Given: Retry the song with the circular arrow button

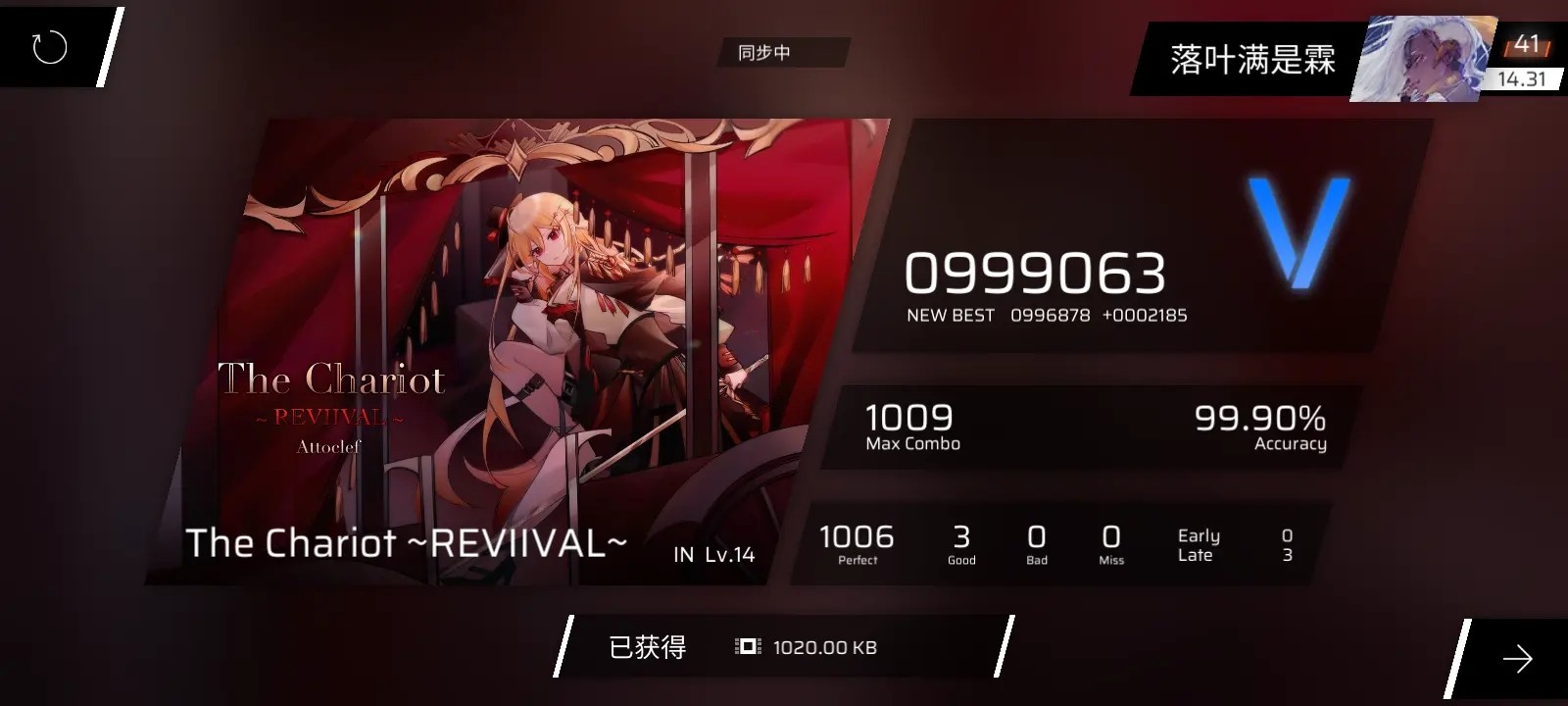Looking at the screenshot, I should pos(49,47).
